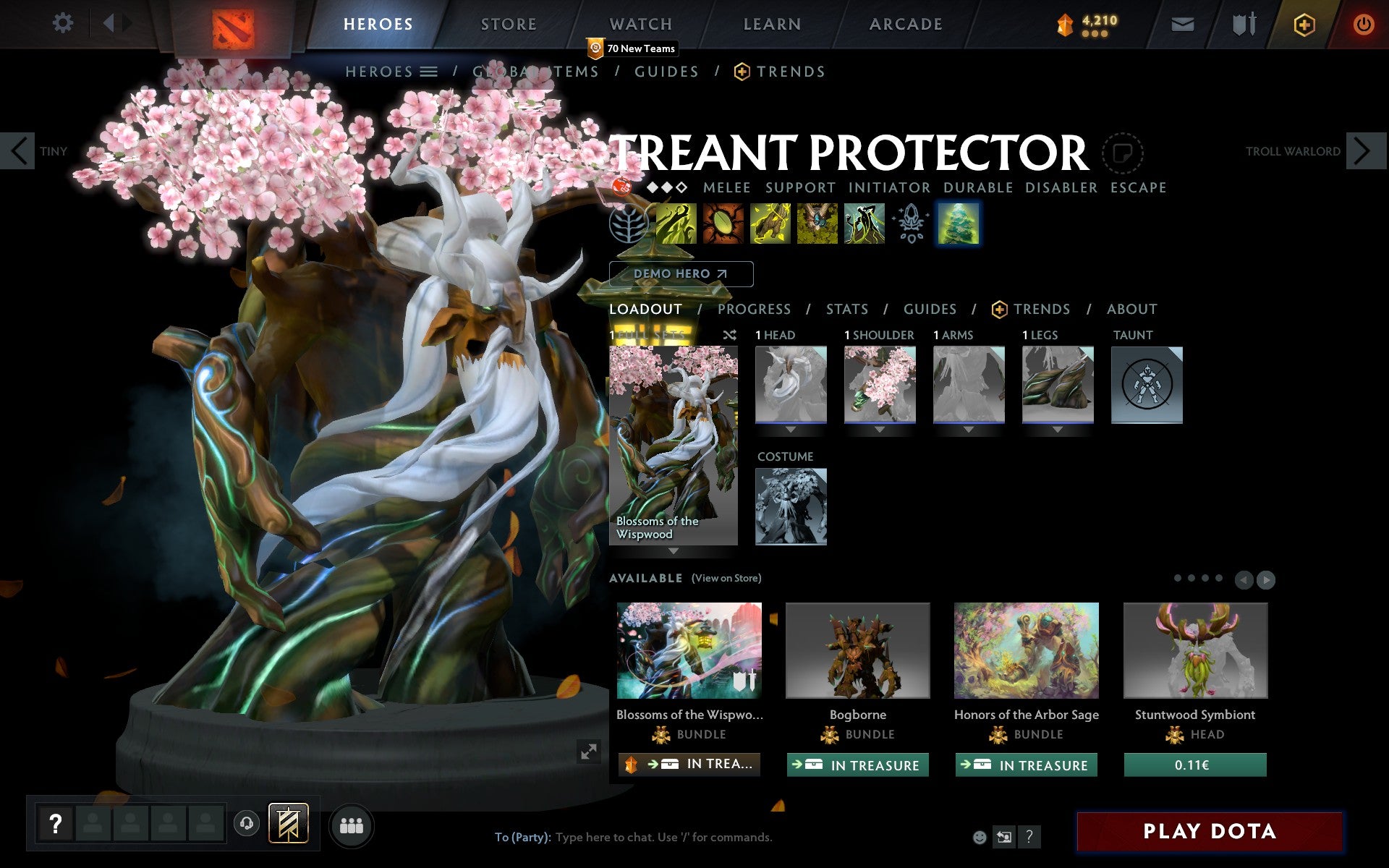Click the shuffle loadout icon beside Full Sets
1389x868 pixels.
pyautogui.click(x=731, y=335)
